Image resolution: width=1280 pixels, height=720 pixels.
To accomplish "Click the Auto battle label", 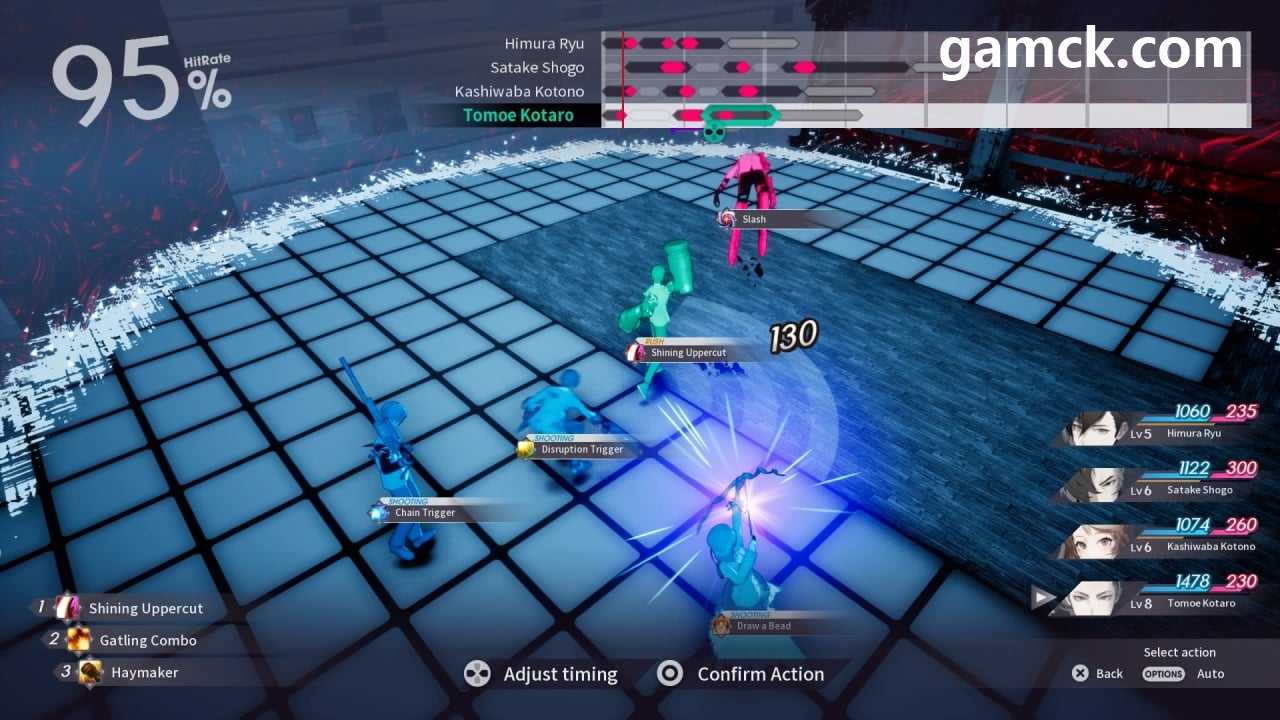I will pos(1210,674).
